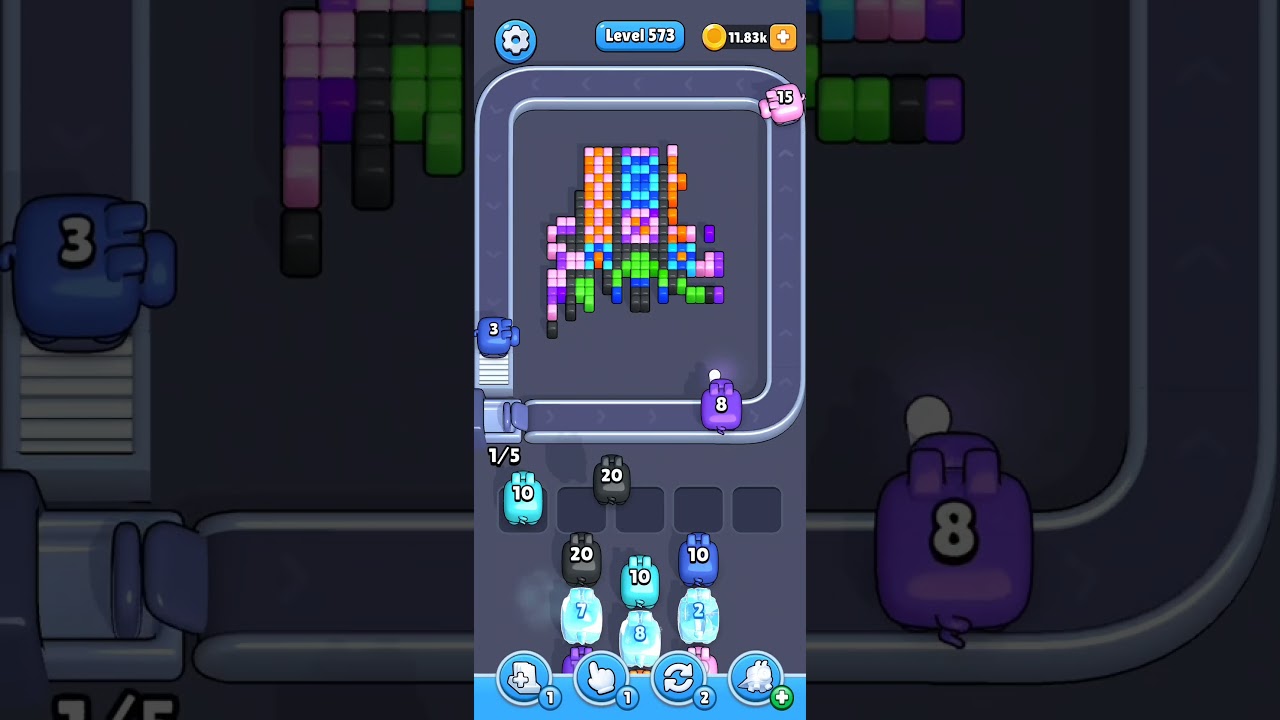Image resolution: width=1280 pixels, height=720 pixels.
Task: Use the hand tap booster
Action: (601, 678)
